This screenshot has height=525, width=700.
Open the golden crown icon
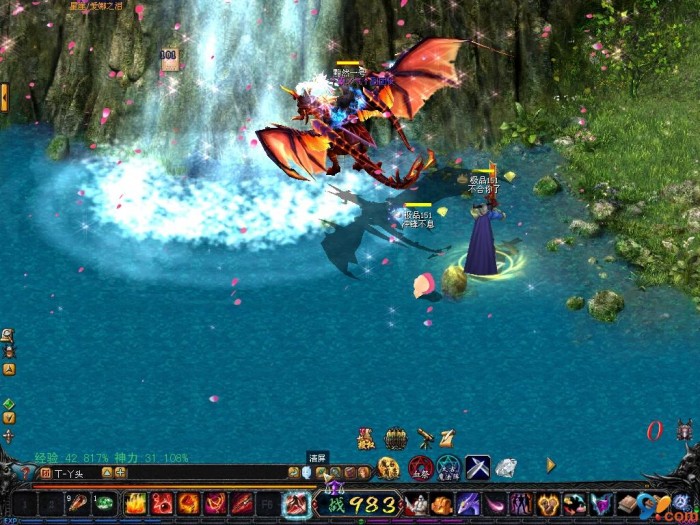coord(396,438)
